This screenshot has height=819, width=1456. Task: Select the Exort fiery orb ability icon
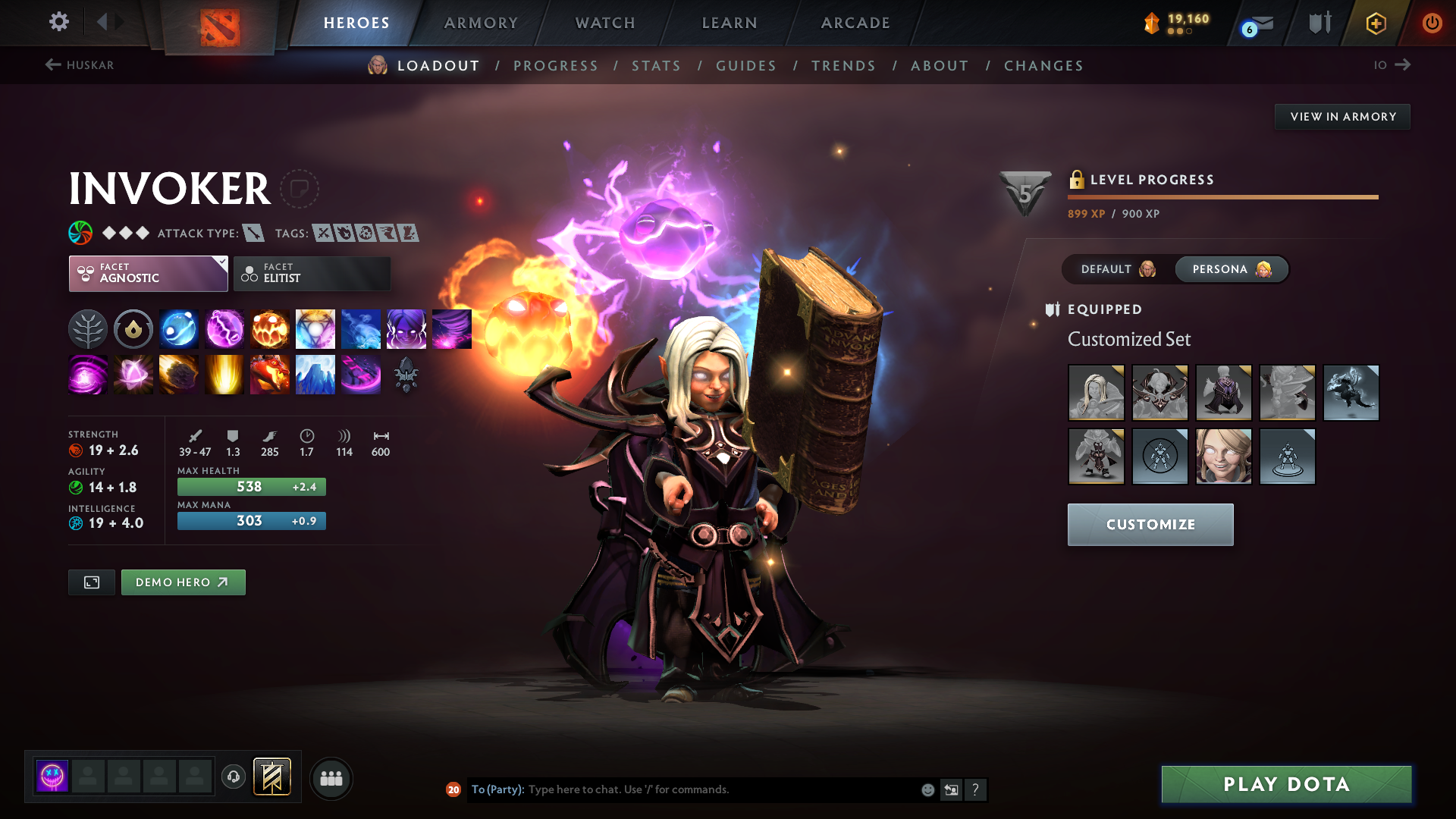270,329
